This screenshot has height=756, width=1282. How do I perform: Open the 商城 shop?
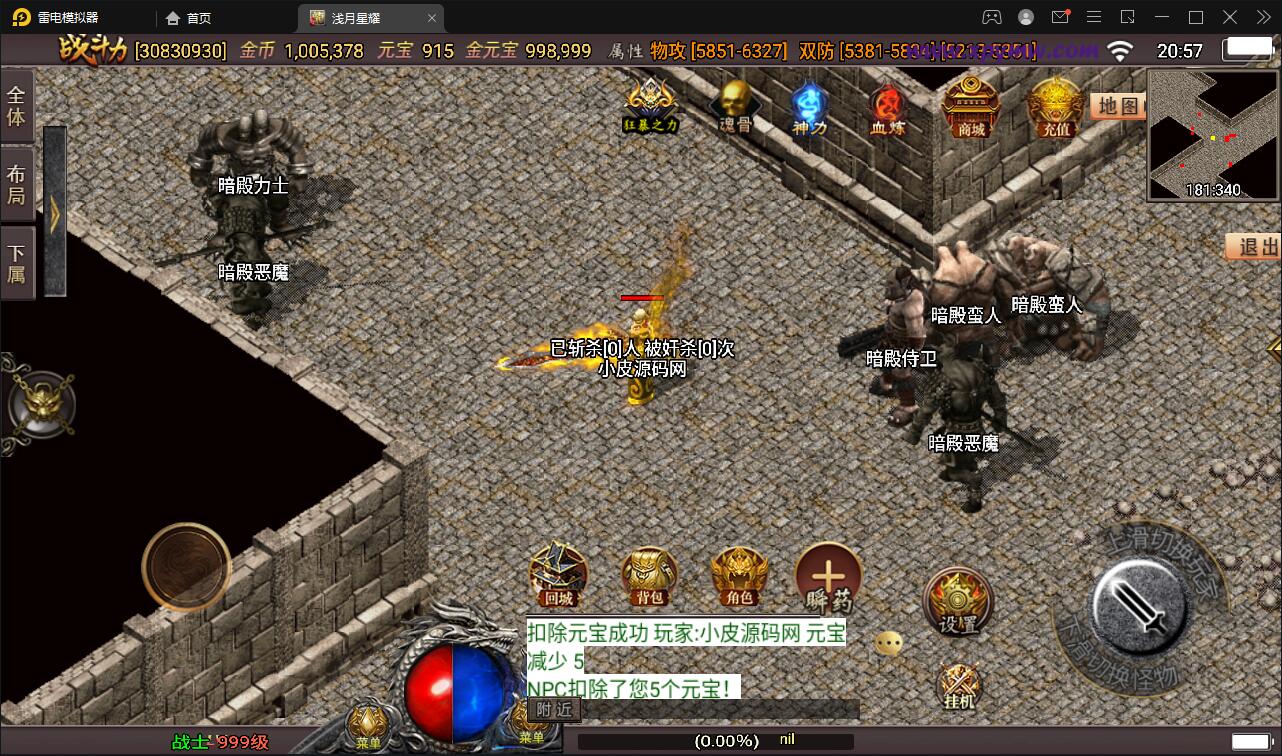[971, 107]
